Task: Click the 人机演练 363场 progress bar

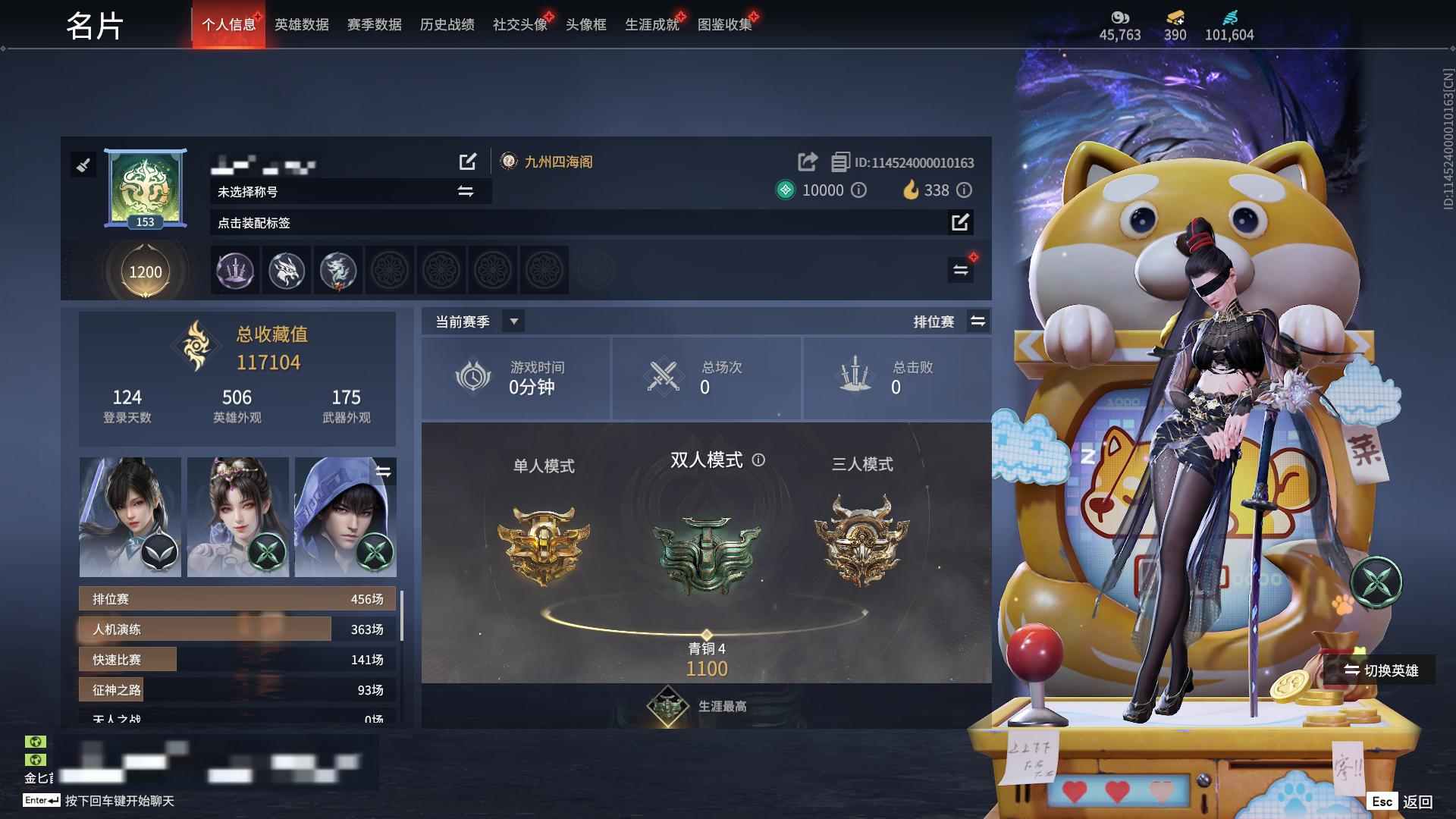Action: pyautogui.click(x=227, y=629)
